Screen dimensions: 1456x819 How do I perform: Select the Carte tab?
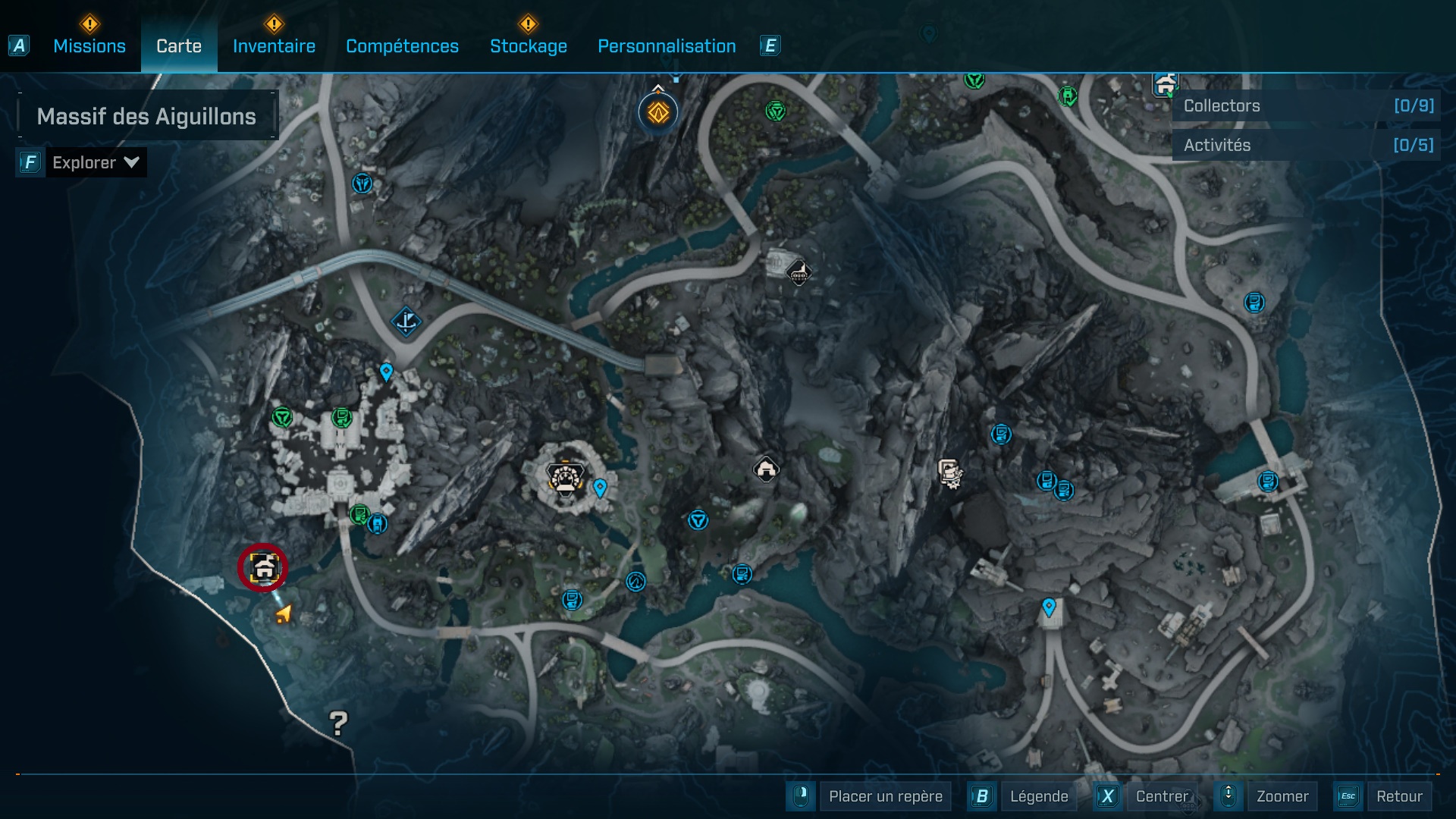click(179, 46)
